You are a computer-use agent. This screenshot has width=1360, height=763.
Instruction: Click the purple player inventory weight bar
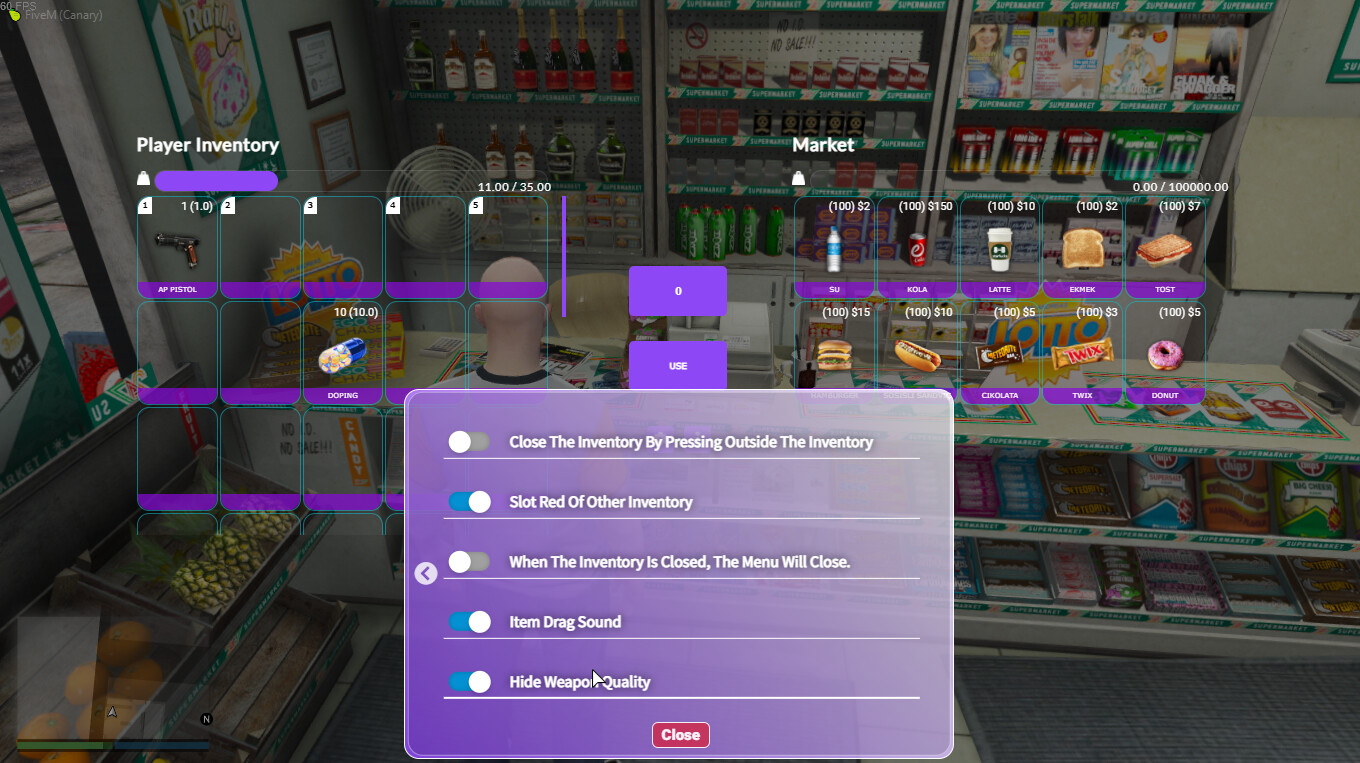[216, 180]
